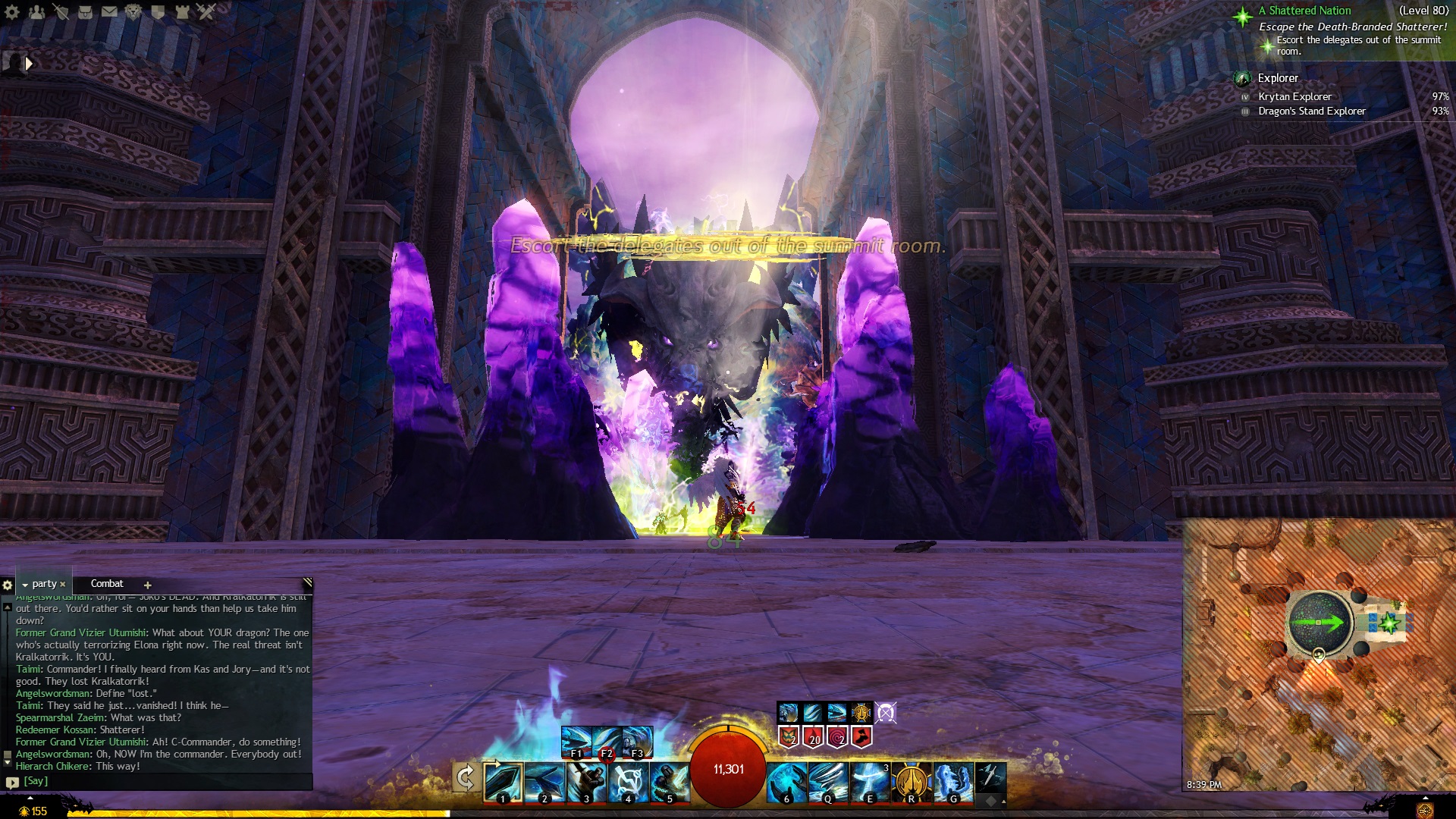This screenshot has height=819, width=1456.
Task: Open the Hero panel sword-and-shield icon
Action: point(61,12)
